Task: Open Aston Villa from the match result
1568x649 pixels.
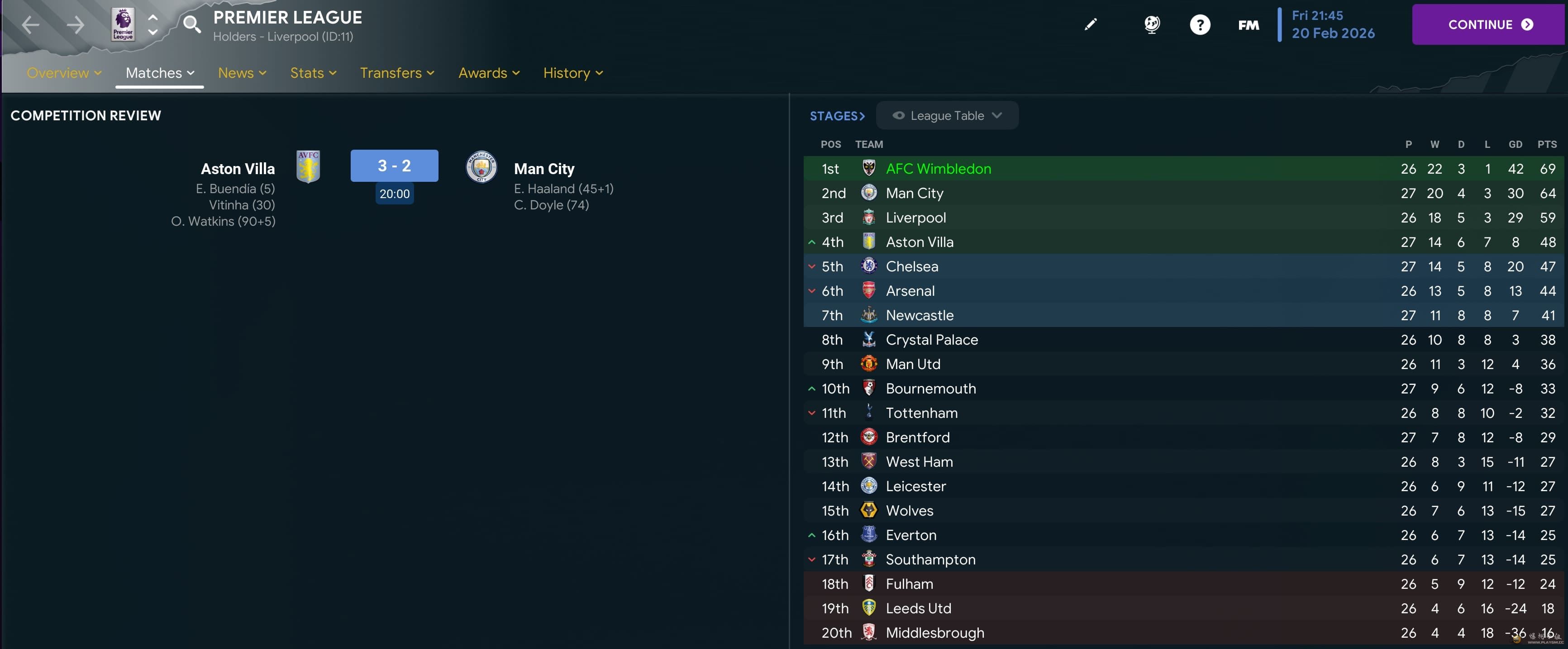Action: pos(238,169)
